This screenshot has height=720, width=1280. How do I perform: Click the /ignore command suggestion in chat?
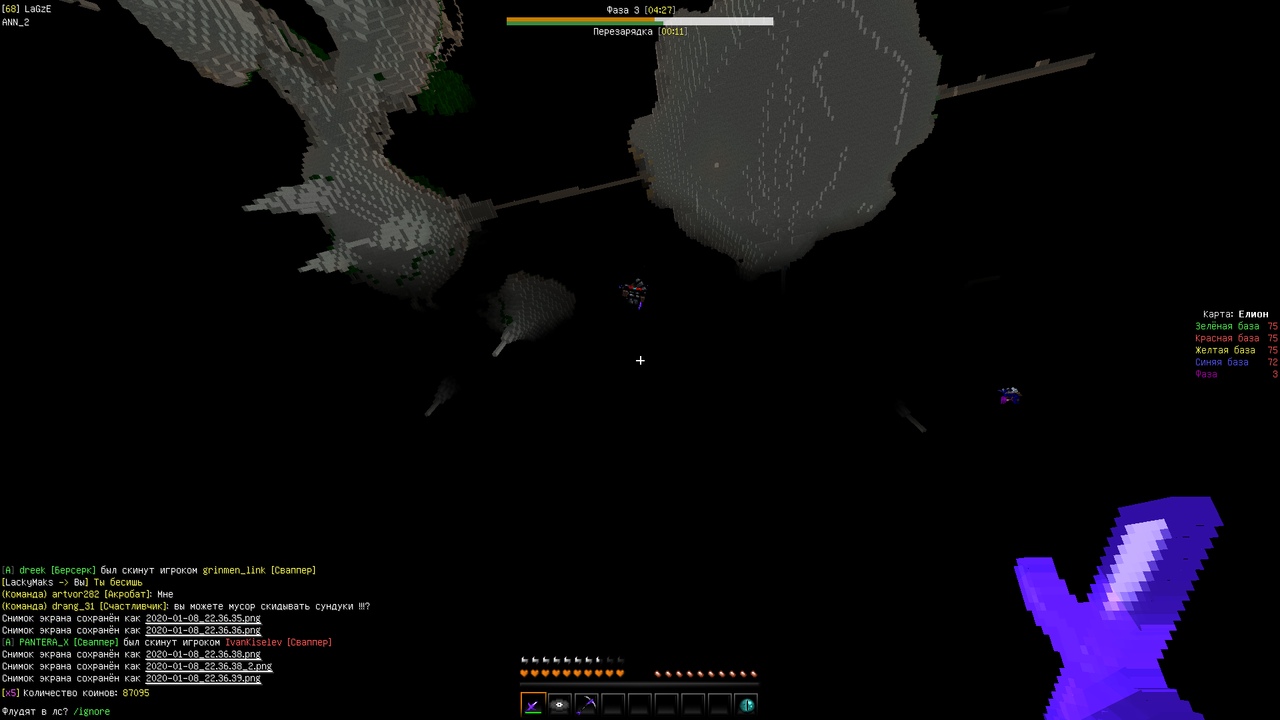click(x=91, y=711)
